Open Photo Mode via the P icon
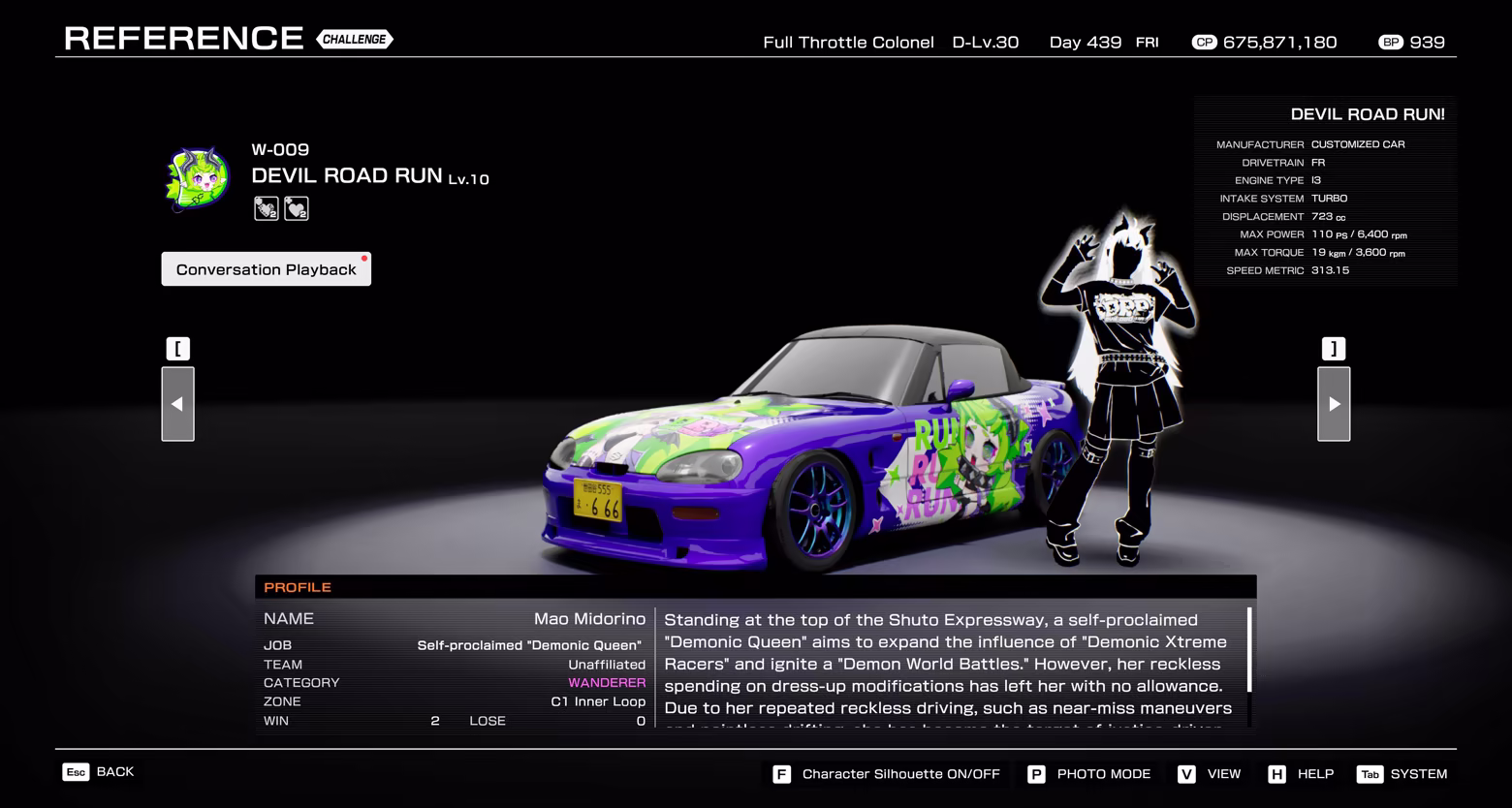1512x808 pixels. pyautogui.click(x=1035, y=774)
